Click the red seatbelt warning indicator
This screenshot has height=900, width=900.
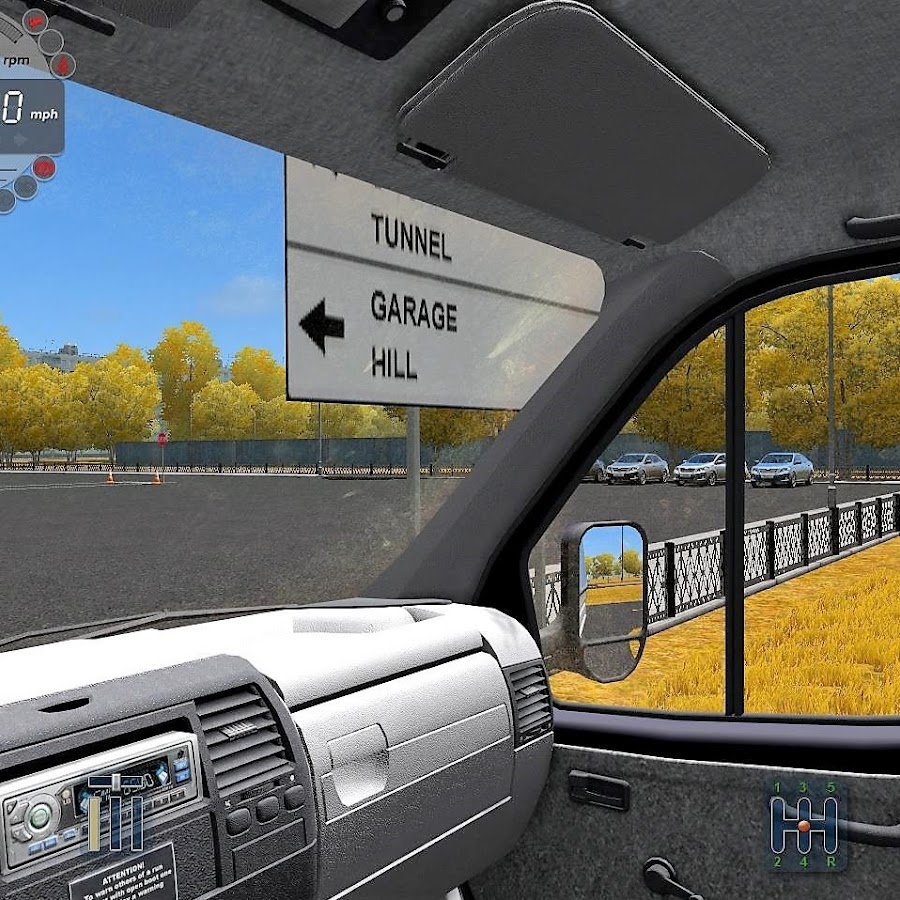pyautogui.click(x=63, y=66)
